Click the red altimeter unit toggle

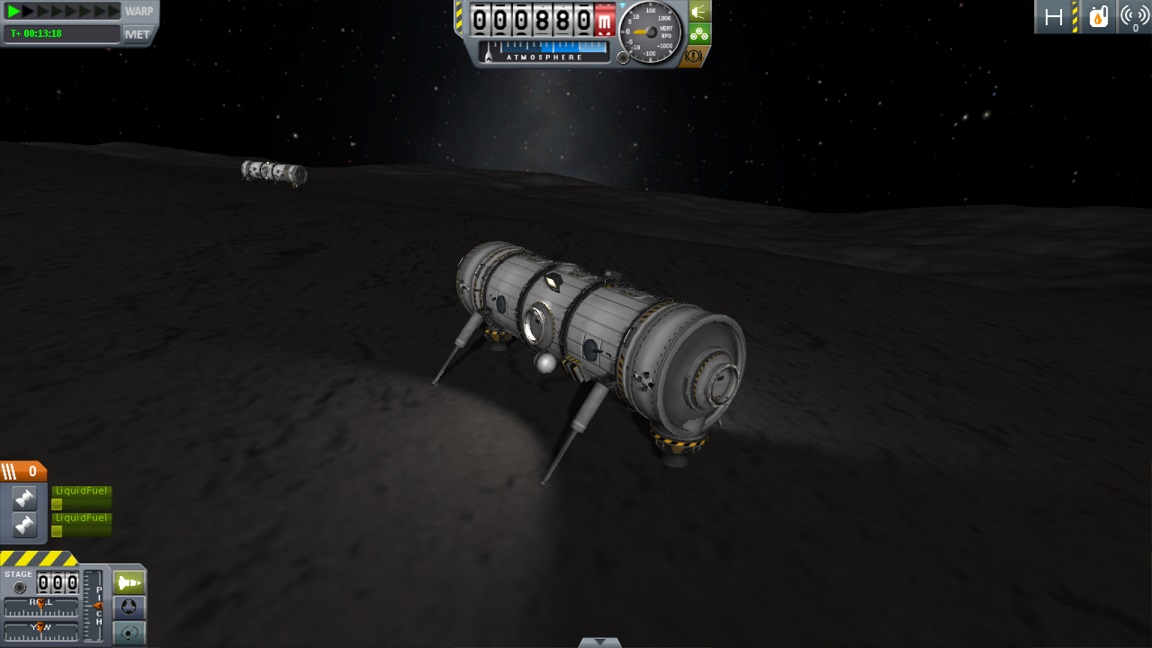tap(605, 20)
